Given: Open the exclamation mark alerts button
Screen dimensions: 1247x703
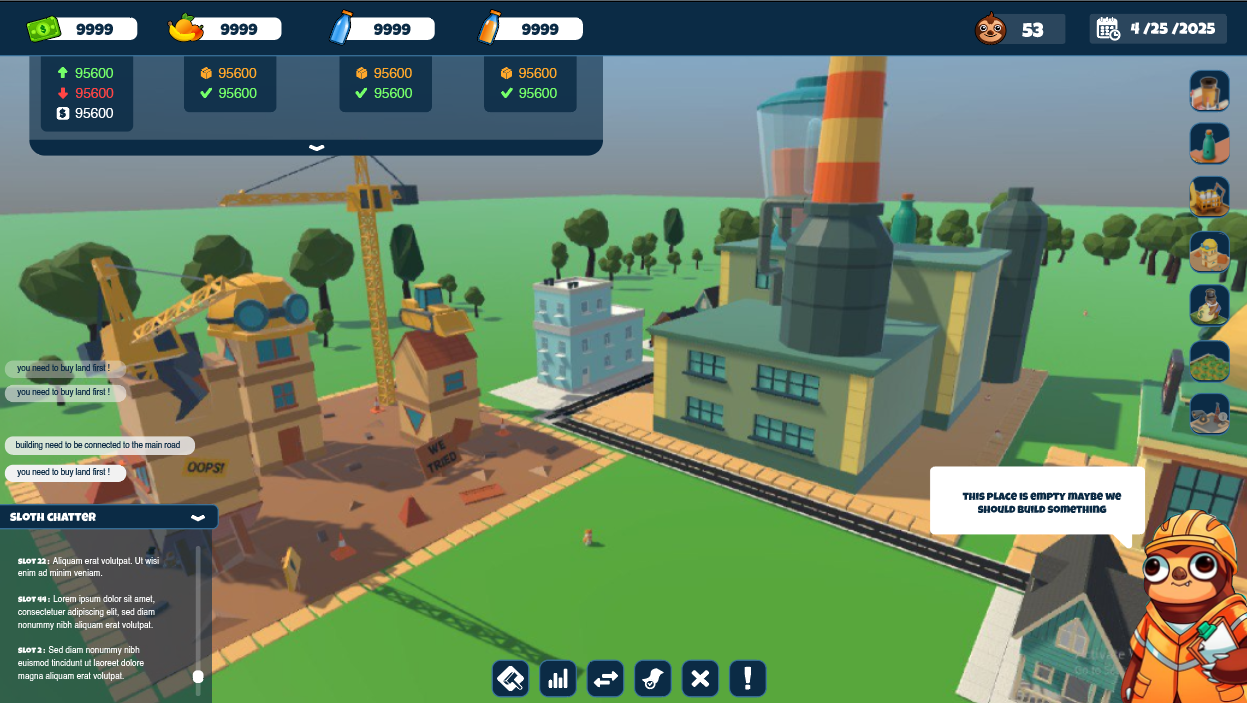Looking at the screenshot, I should pyautogui.click(x=748, y=679).
